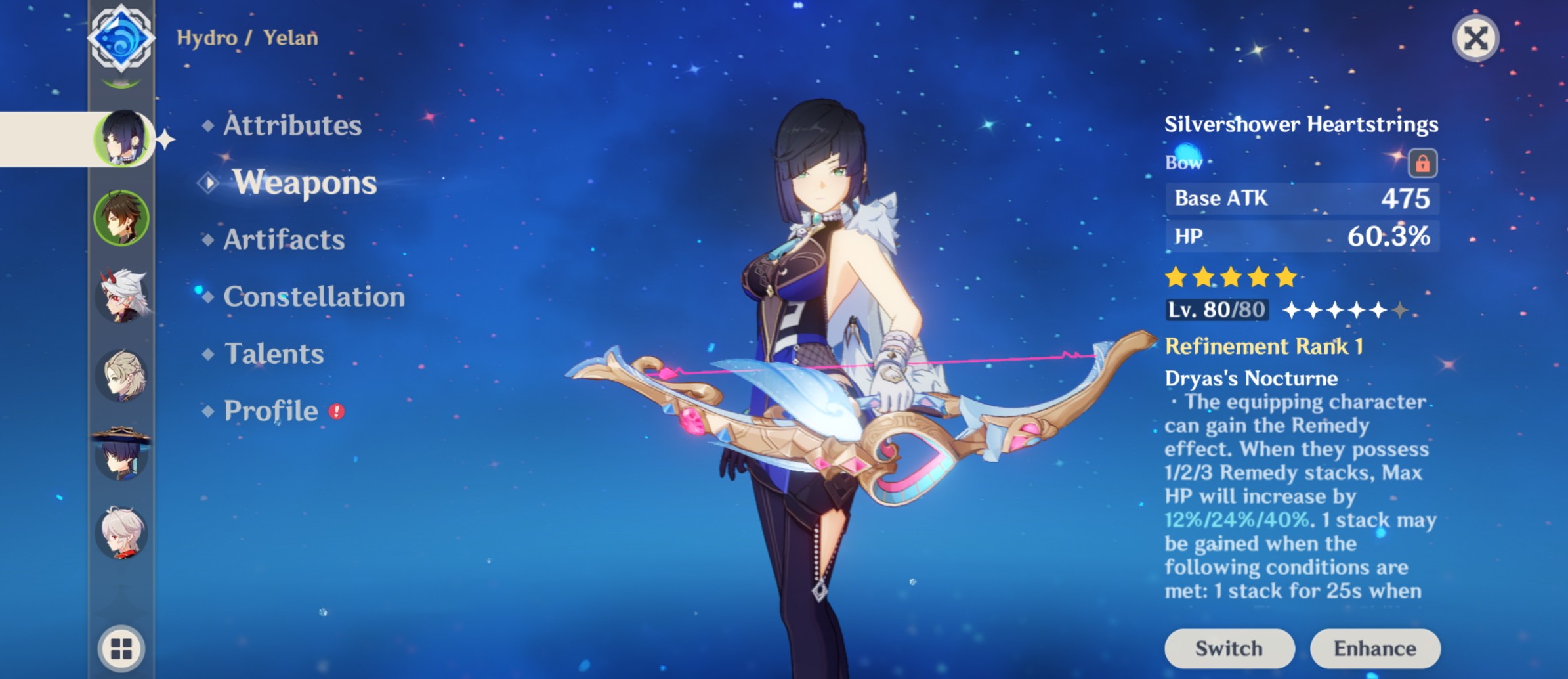Expand the Weapons section arrow
This screenshot has height=679, width=1568.
coord(209,184)
